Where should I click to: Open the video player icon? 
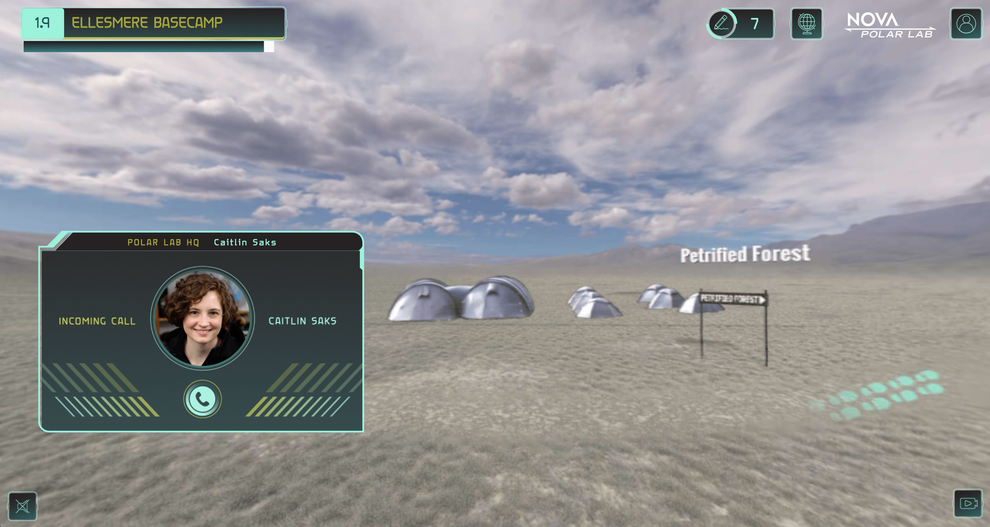pyautogui.click(x=967, y=503)
